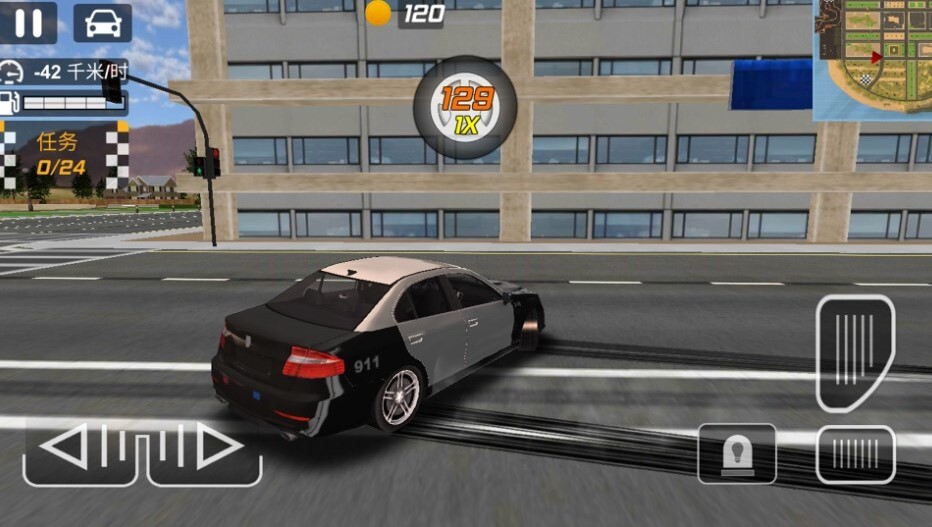Pause the game
932x527 pixels.
pyautogui.click(x=28, y=22)
